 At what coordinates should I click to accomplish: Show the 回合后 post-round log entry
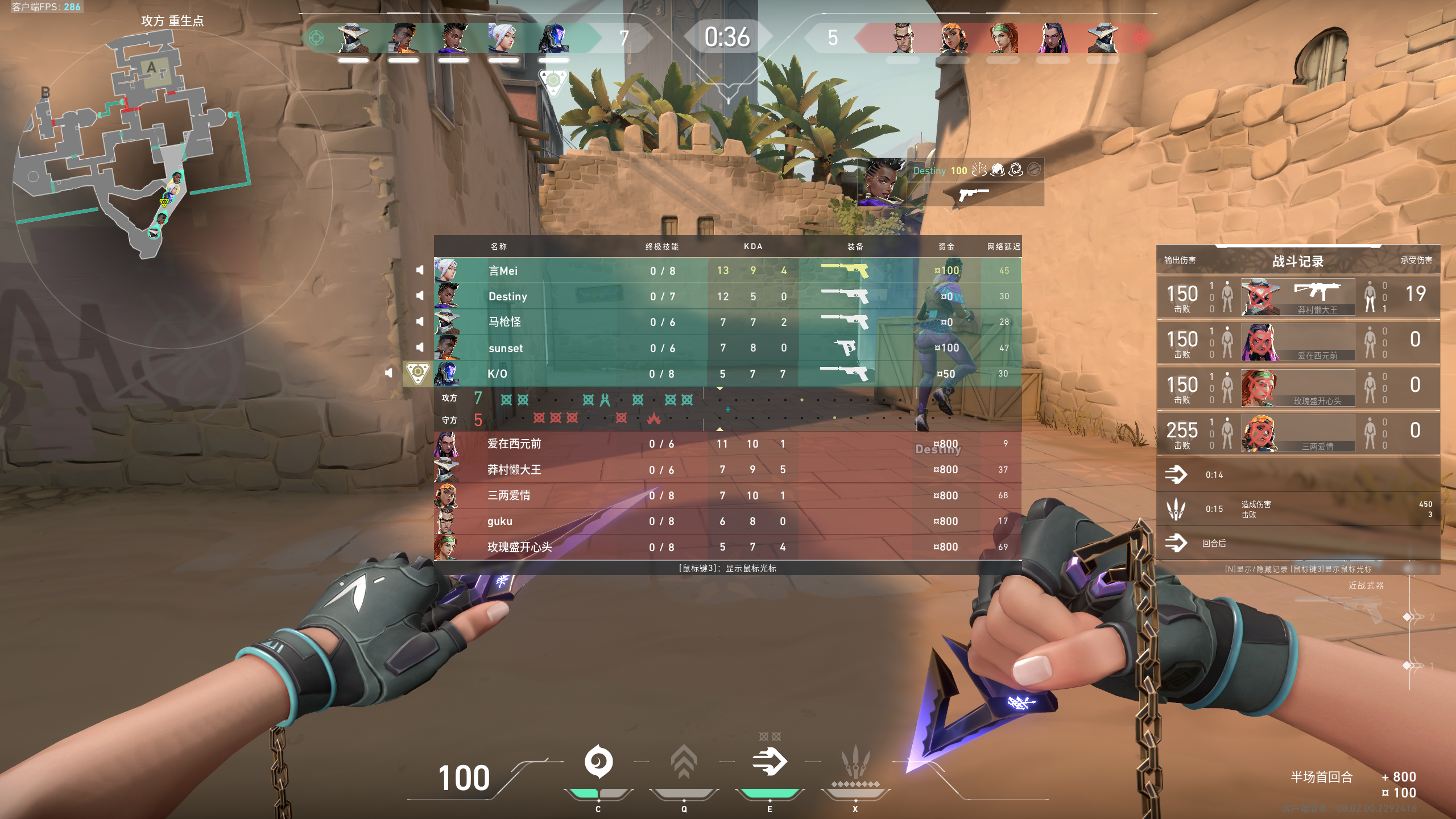(x=1298, y=543)
